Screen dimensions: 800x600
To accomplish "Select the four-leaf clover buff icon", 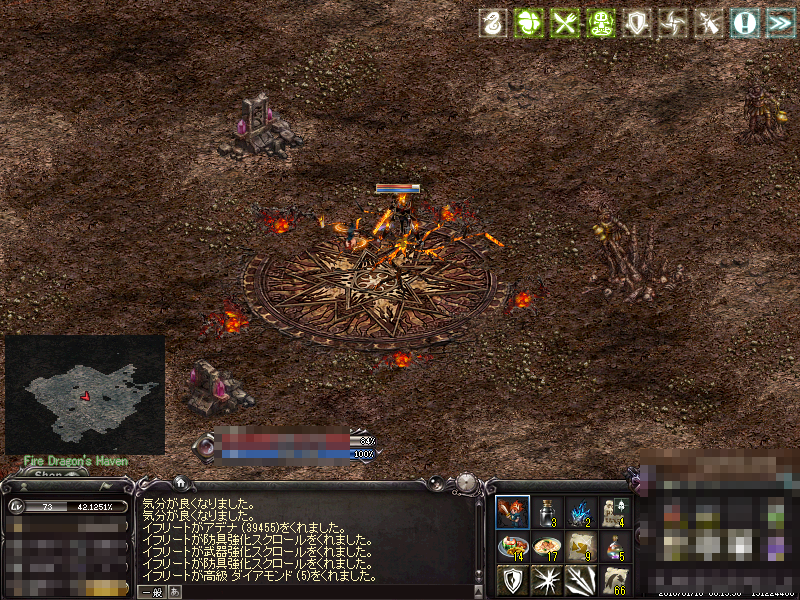I will tap(528, 24).
